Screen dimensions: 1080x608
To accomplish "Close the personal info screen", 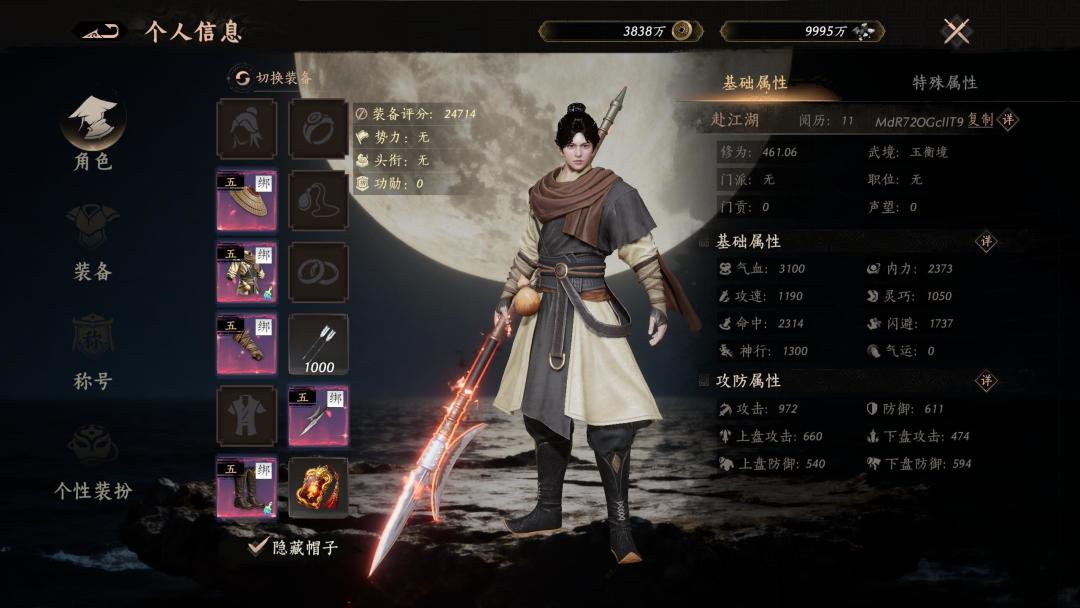I will [x=957, y=31].
